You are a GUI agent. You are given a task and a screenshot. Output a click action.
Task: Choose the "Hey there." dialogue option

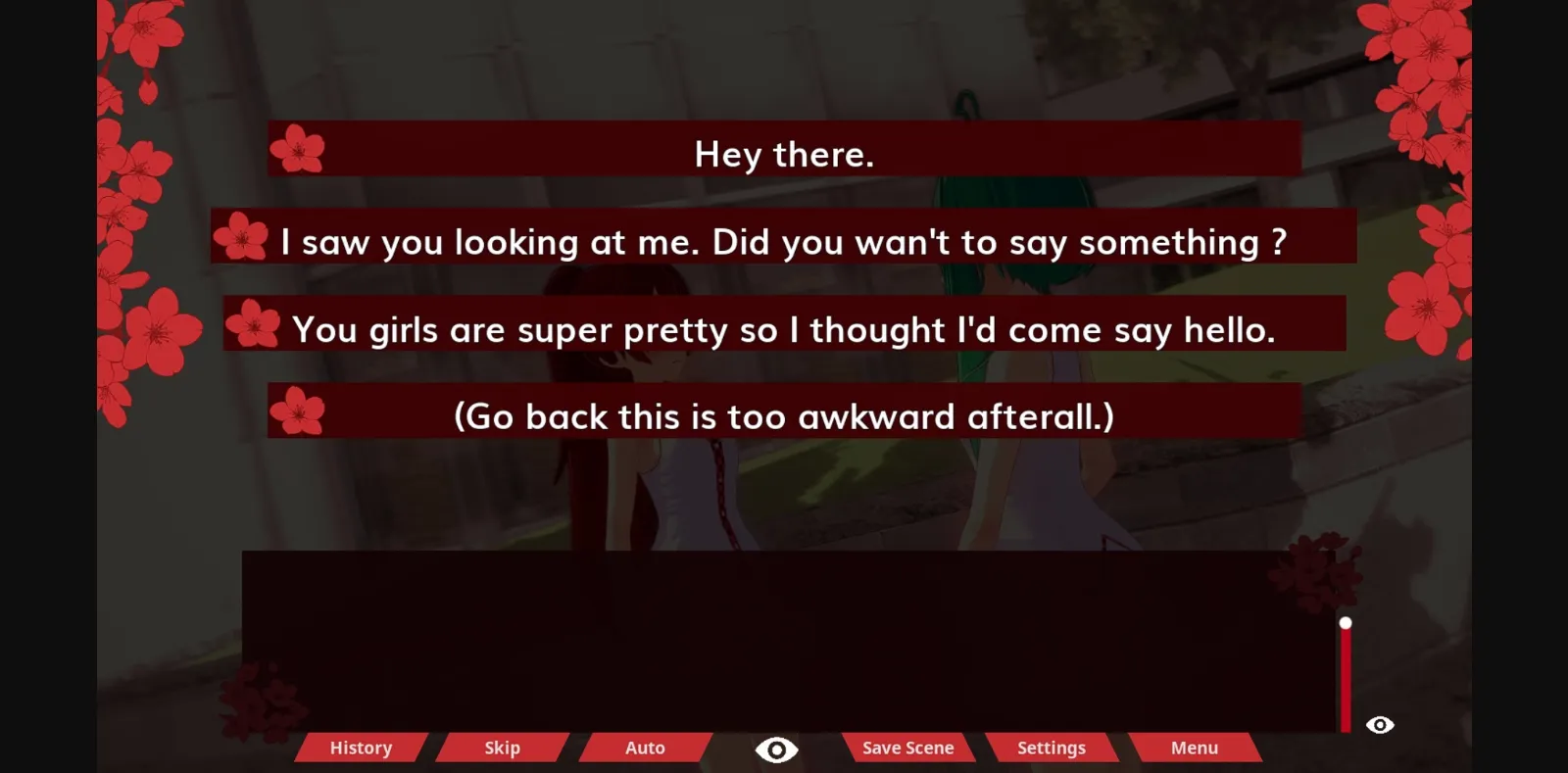(784, 153)
